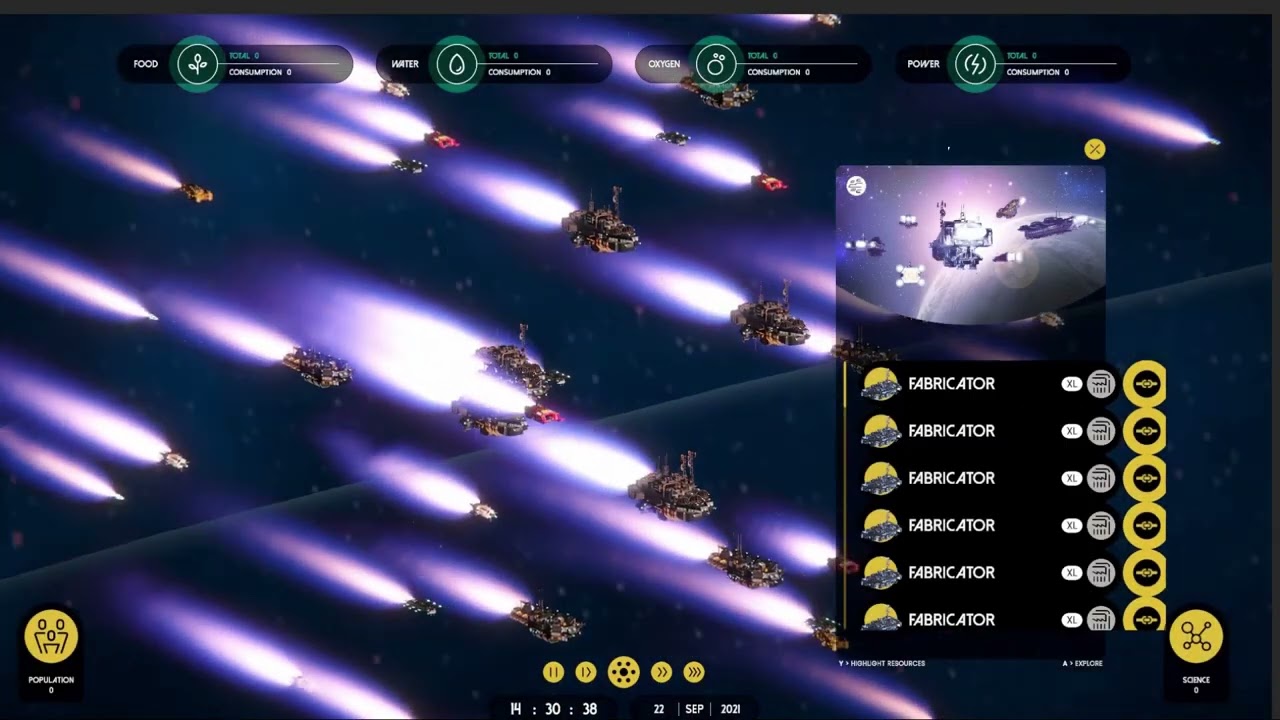Set time to double fast-forward

pos(661,672)
